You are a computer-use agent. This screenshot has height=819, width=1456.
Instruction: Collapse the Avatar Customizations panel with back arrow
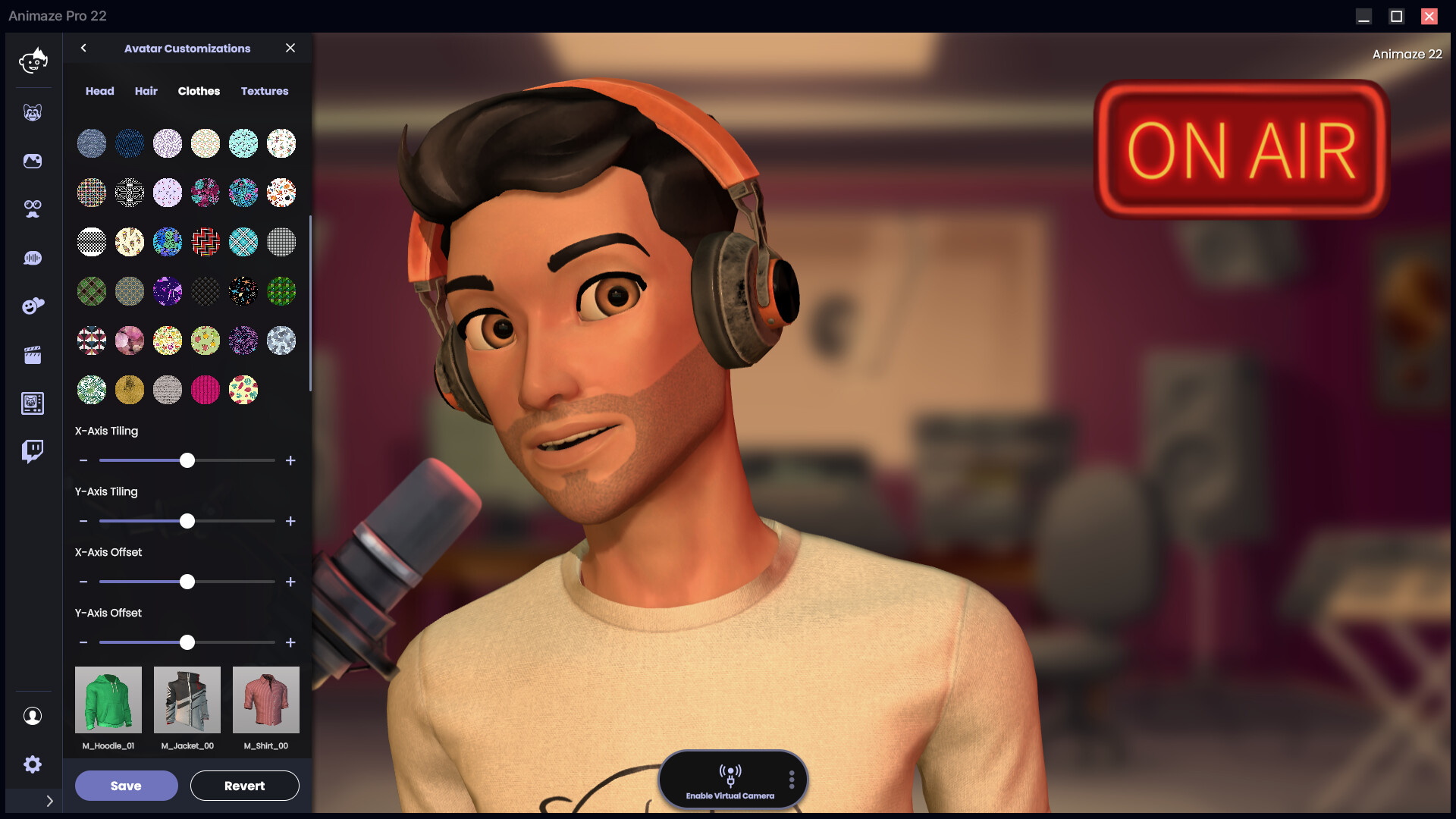pyautogui.click(x=83, y=48)
